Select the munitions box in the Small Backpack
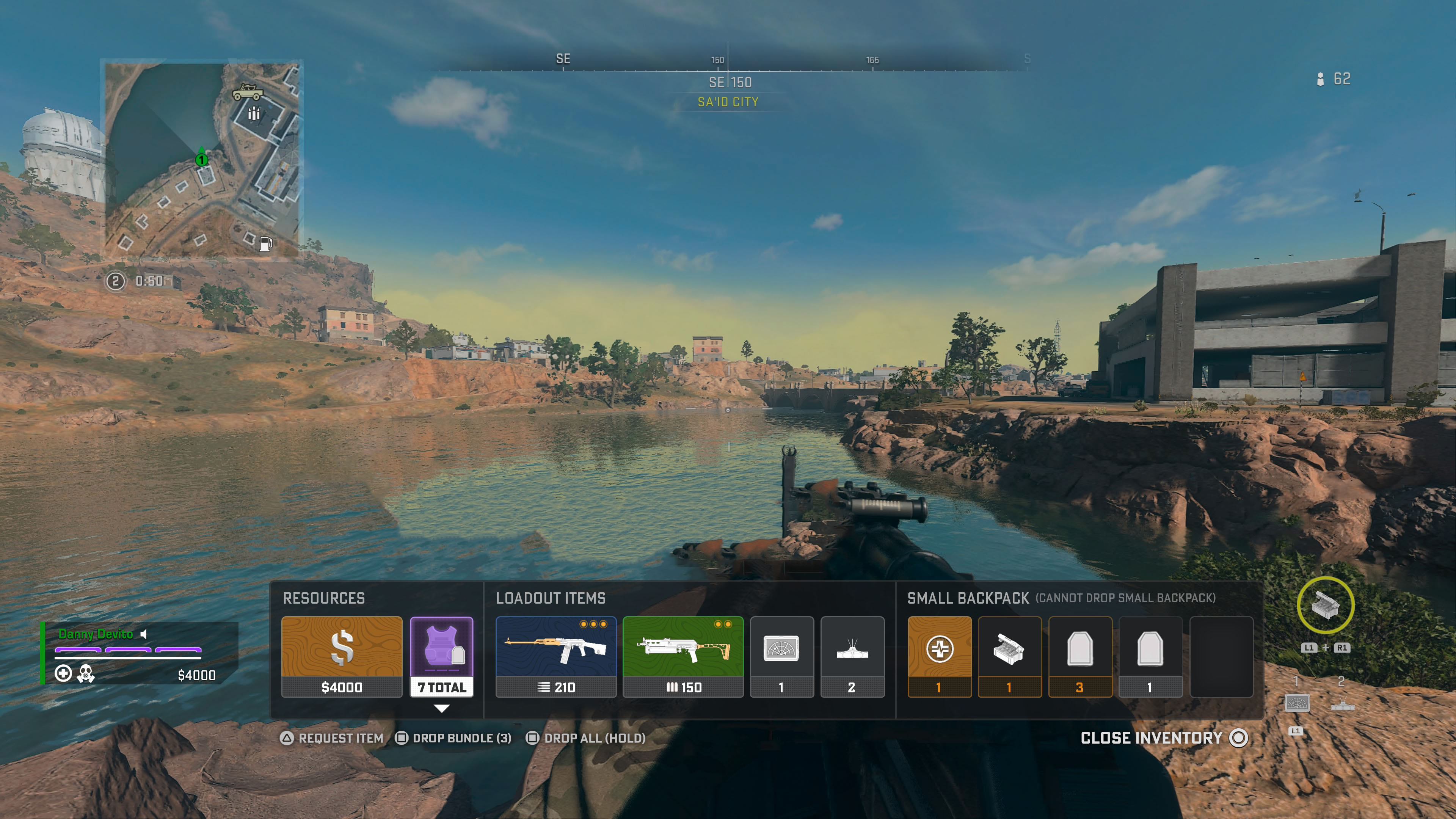The image size is (1456, 819). [x=1010, y=656]
